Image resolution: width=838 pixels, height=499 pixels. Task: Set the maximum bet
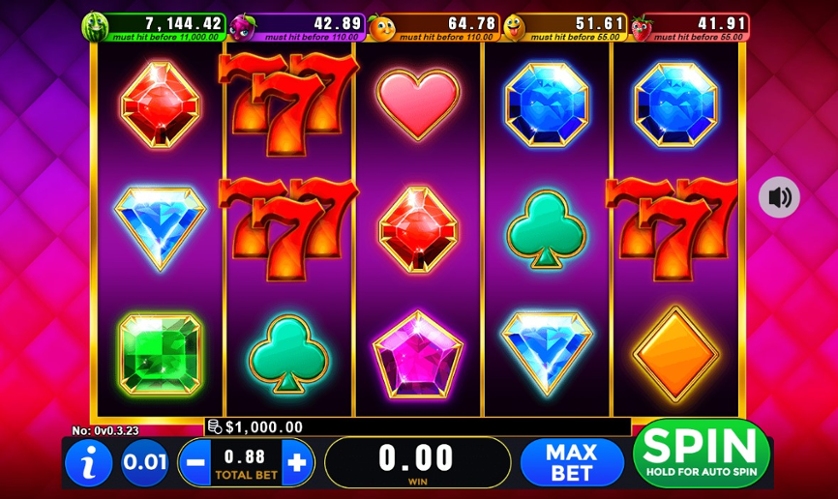[x=571, y=462]
